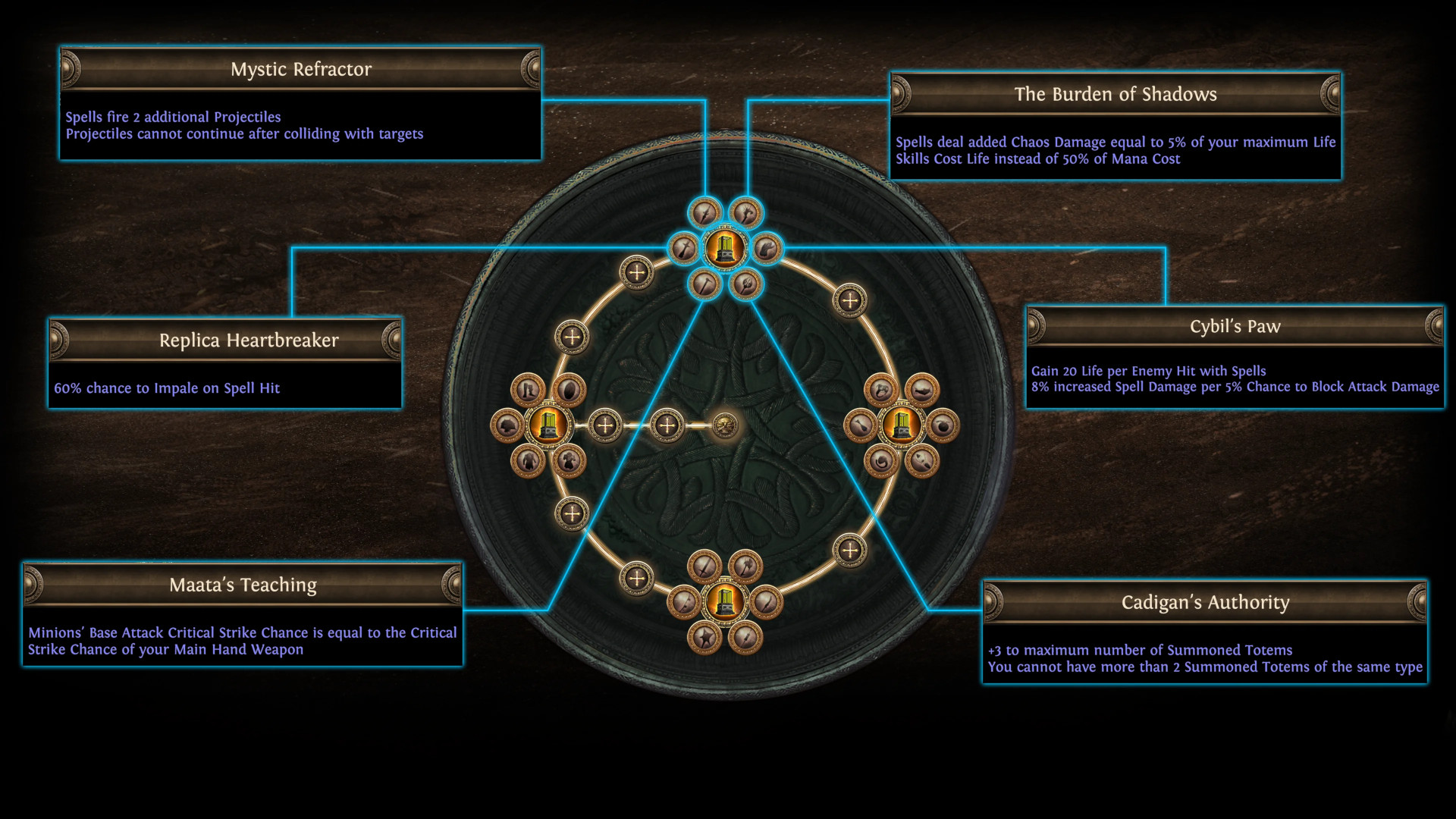This screenshot has height=819, width=1456.
Task: Click the blue-highlighted pedestal hub at top
Action: click(725, 249)
